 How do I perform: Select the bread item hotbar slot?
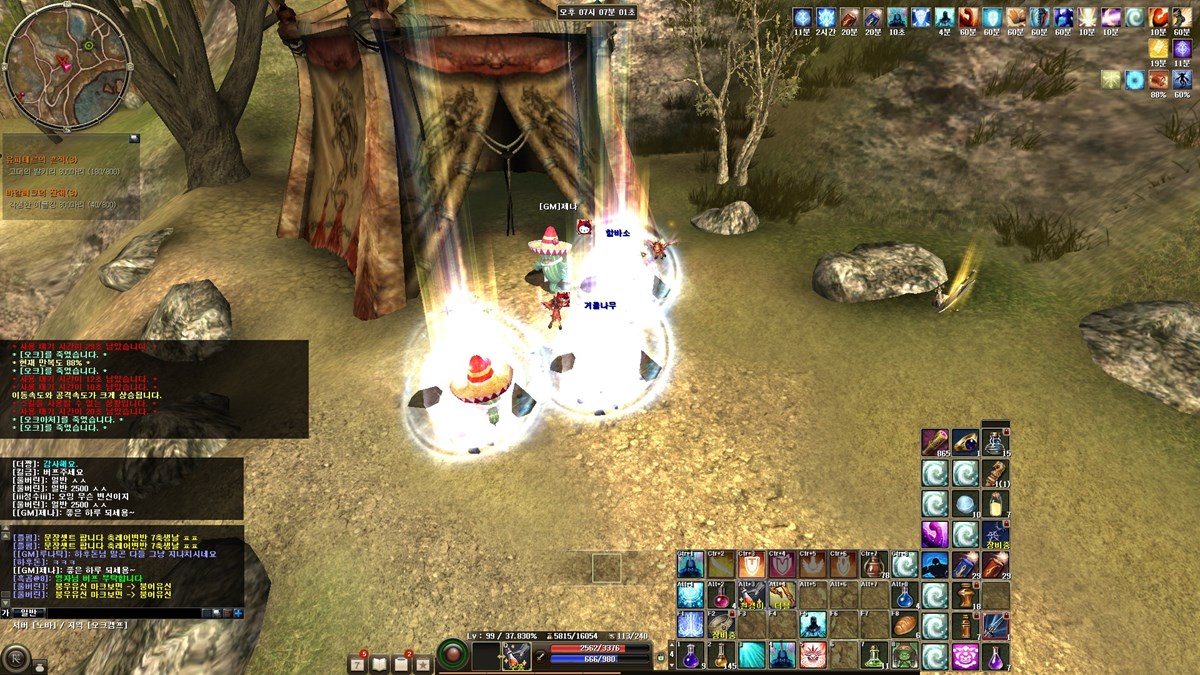coord(904,626)
